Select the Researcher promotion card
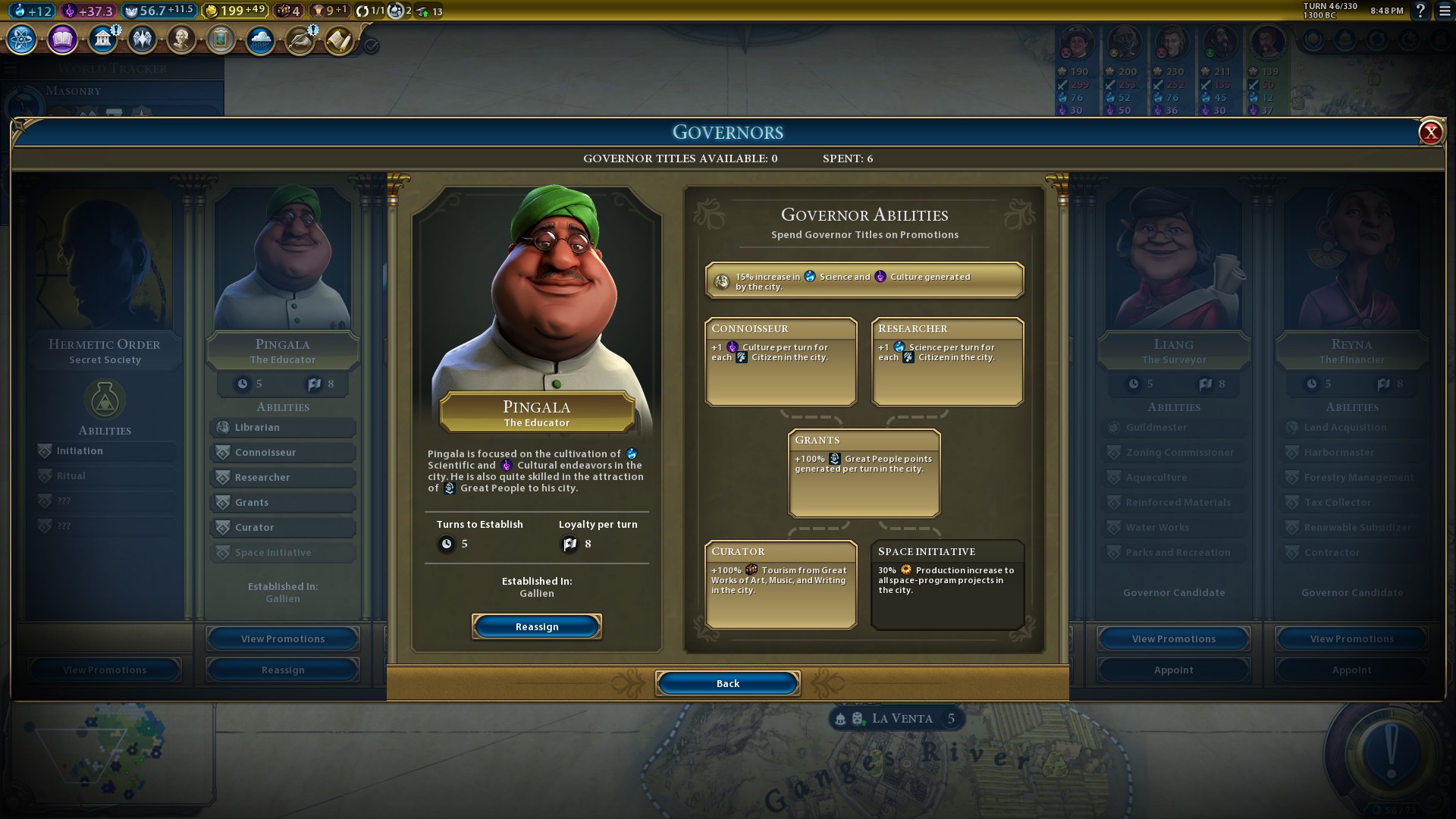Image resolution: width=1456 pixels, height=819 pixels. (947, 361)
